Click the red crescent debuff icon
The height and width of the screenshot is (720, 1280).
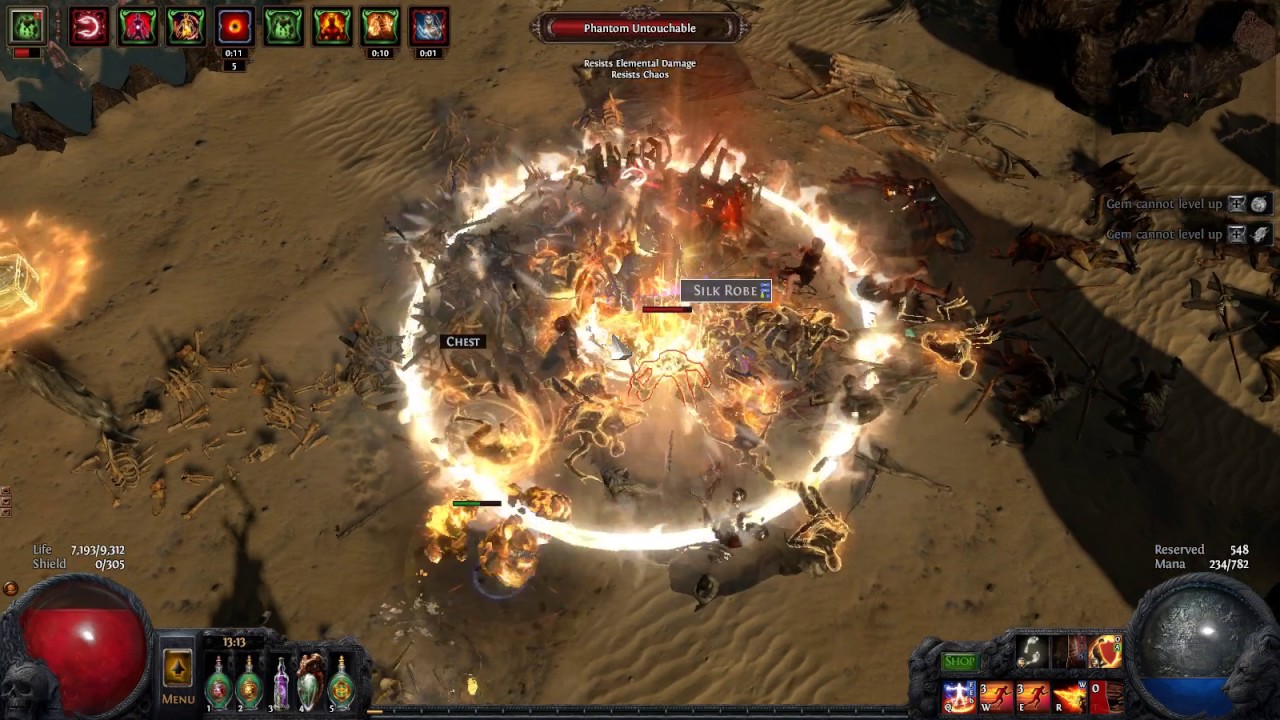tap(88, 27)
